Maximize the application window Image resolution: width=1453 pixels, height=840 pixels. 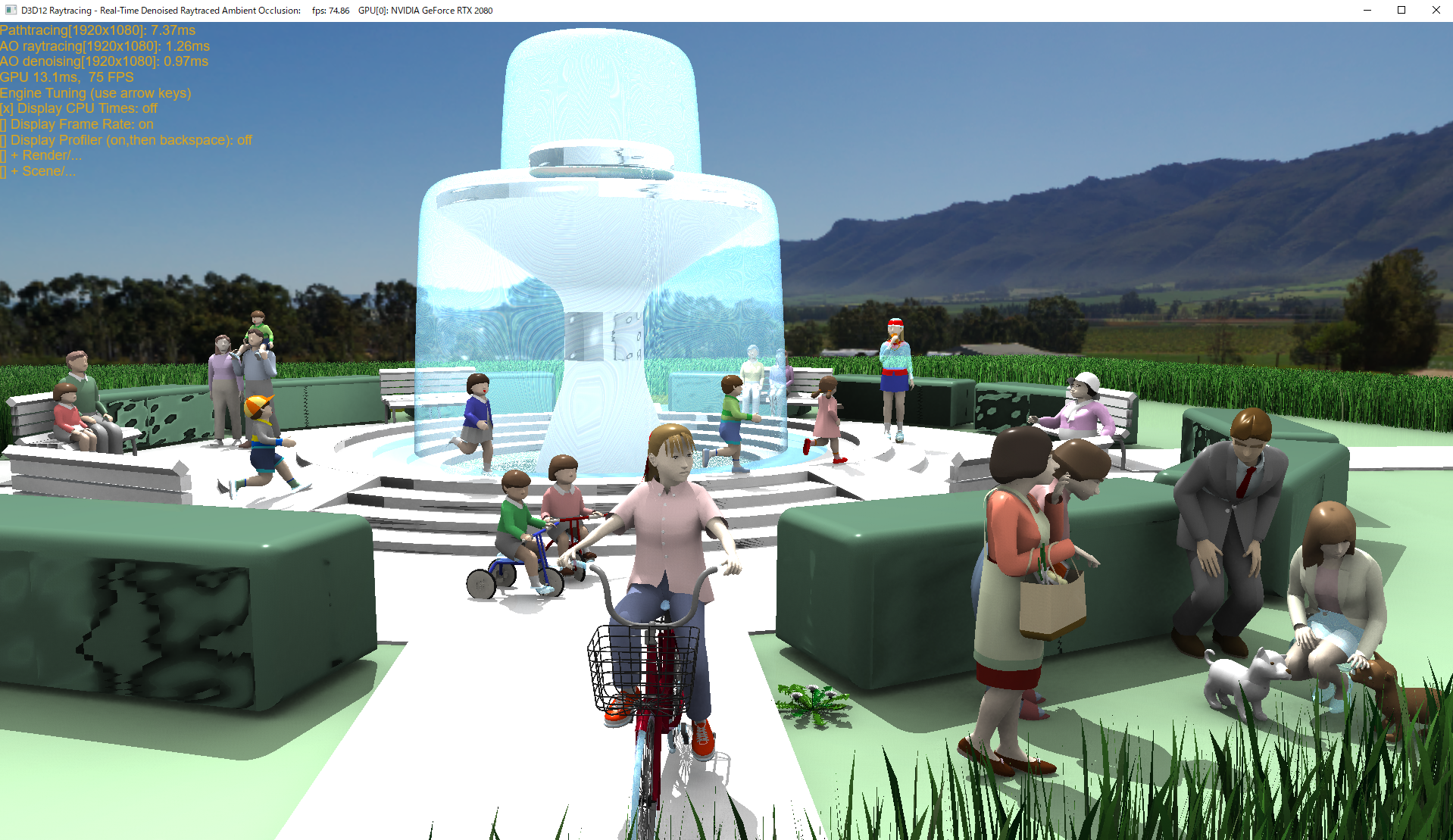click(x=1401, y=10)
